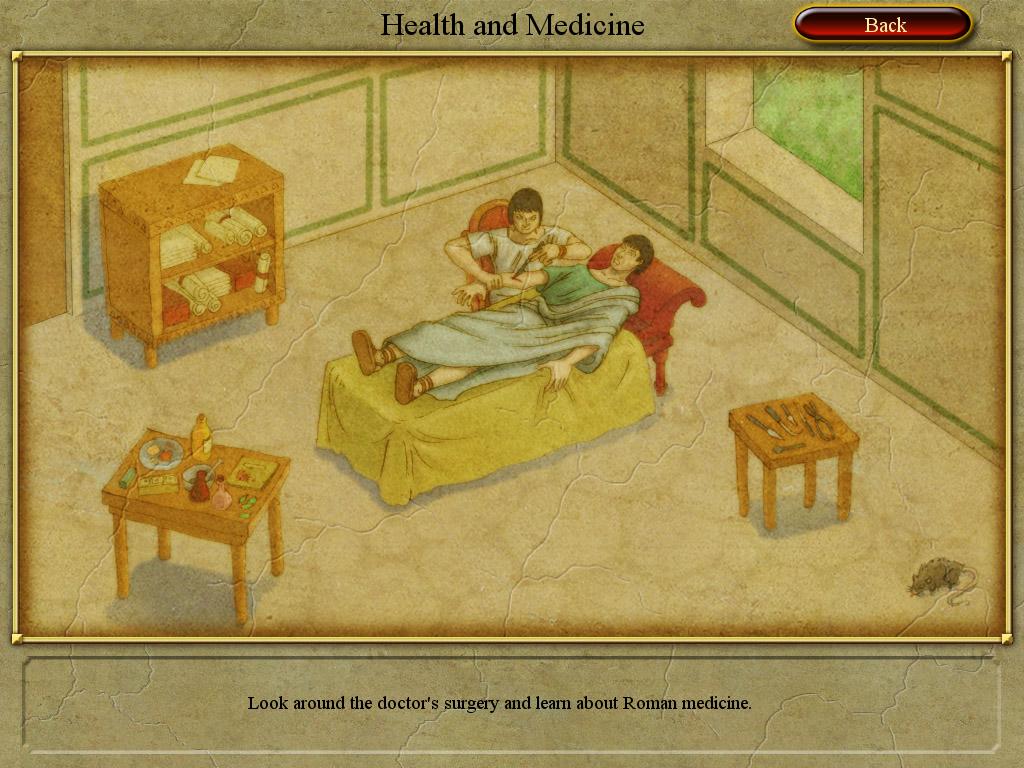1024x768 pixels.
Task: Go back using the red Back button
Action: 883,25
